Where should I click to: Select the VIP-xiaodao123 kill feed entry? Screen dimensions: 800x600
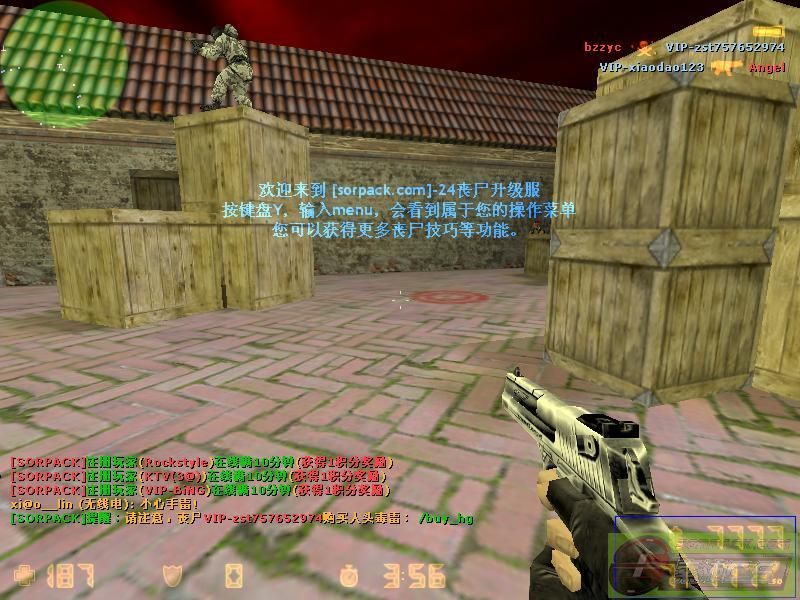(692, 67)
